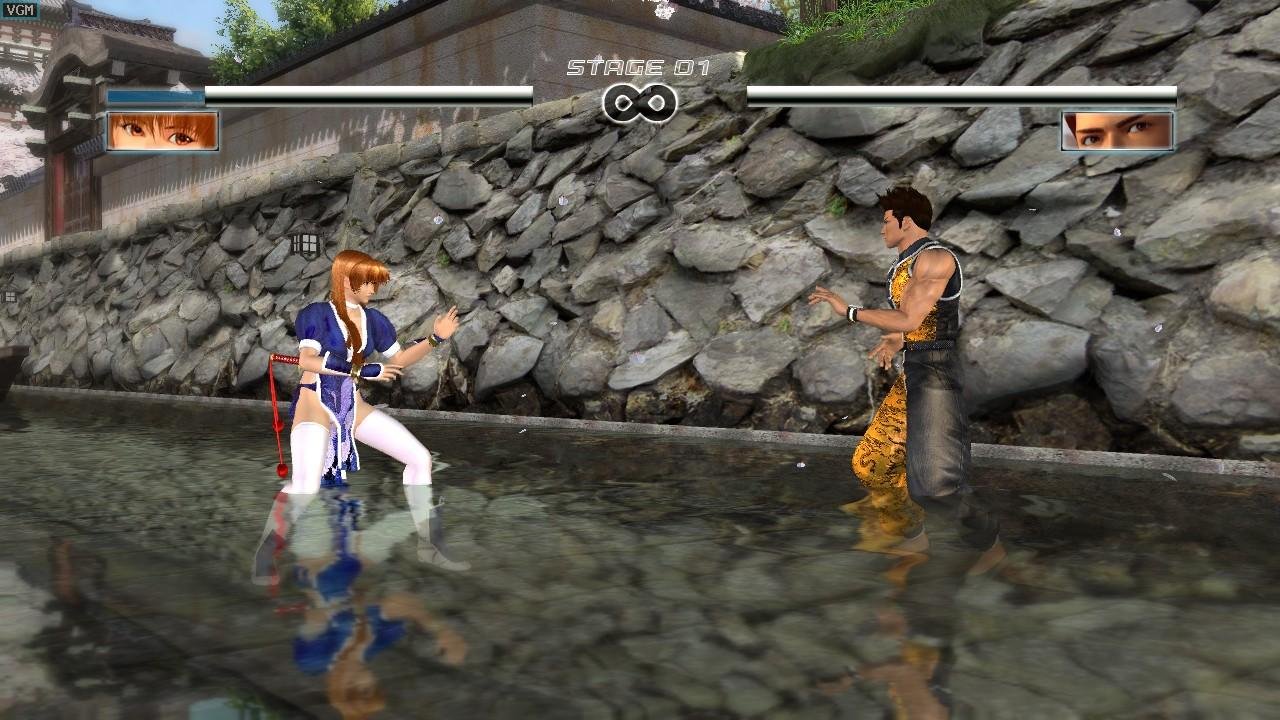Expand player two's health bar frame
Screen dimensions: 1280x720
point(960,92)
